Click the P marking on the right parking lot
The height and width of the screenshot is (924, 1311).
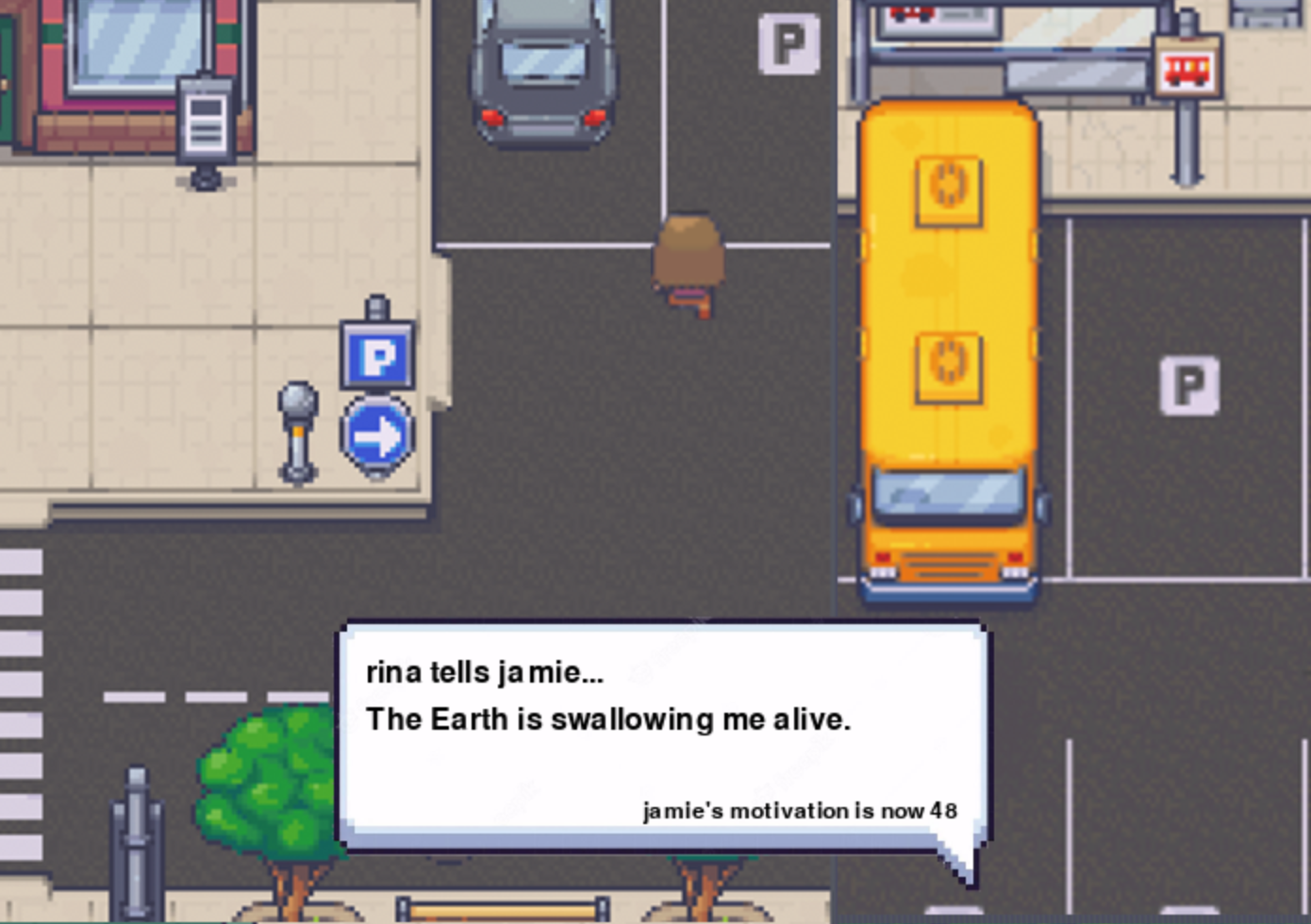1190,386
